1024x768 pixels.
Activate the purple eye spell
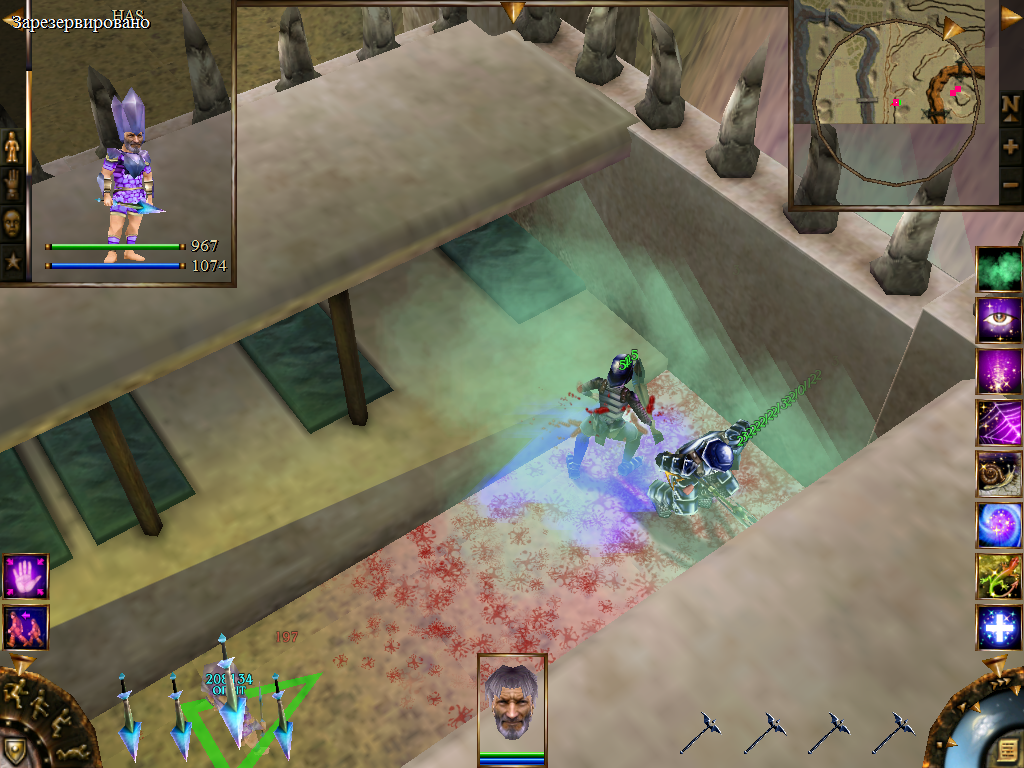(x=998, y=321)
